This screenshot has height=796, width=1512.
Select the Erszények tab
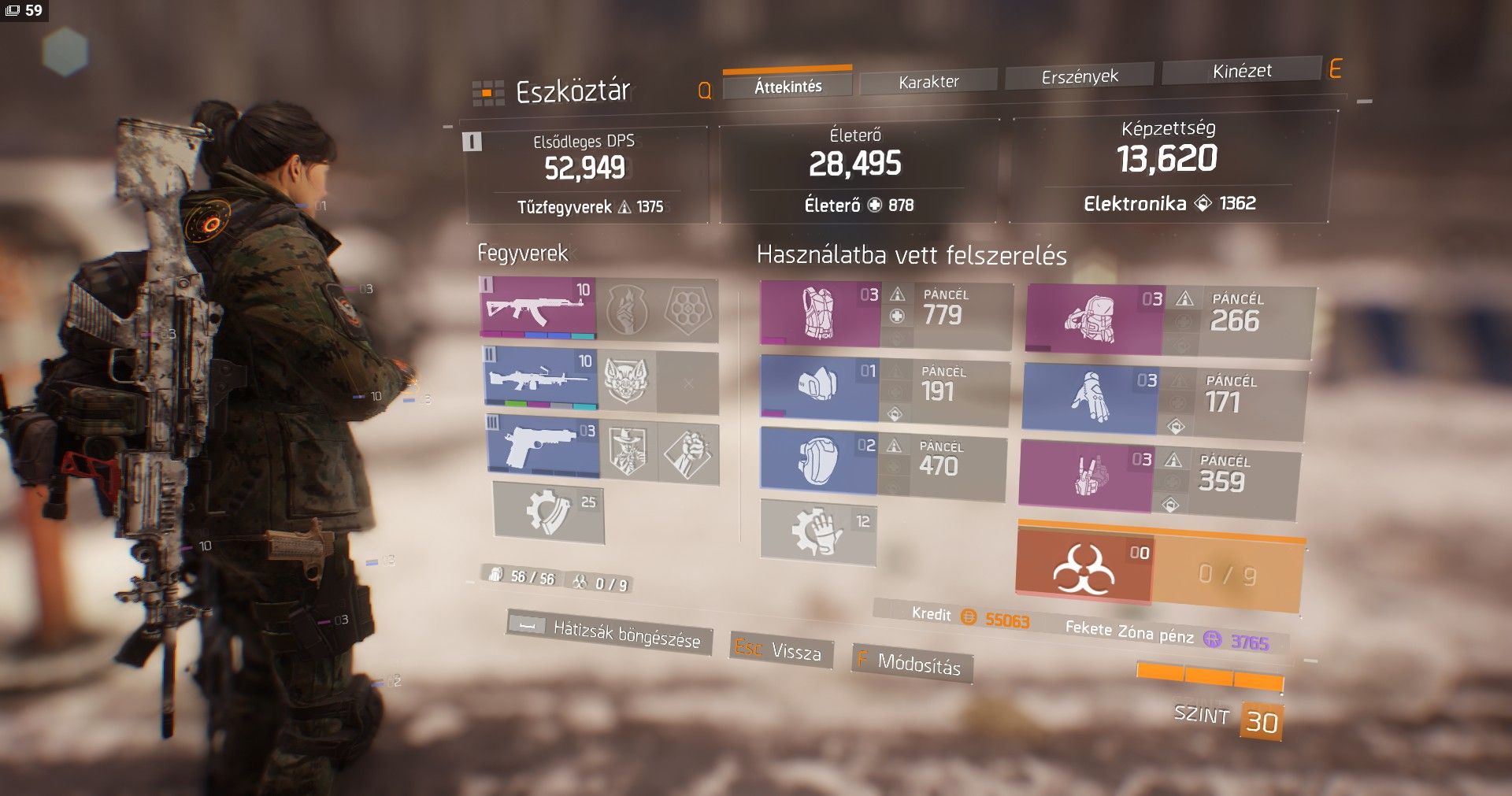(1079, 76)
